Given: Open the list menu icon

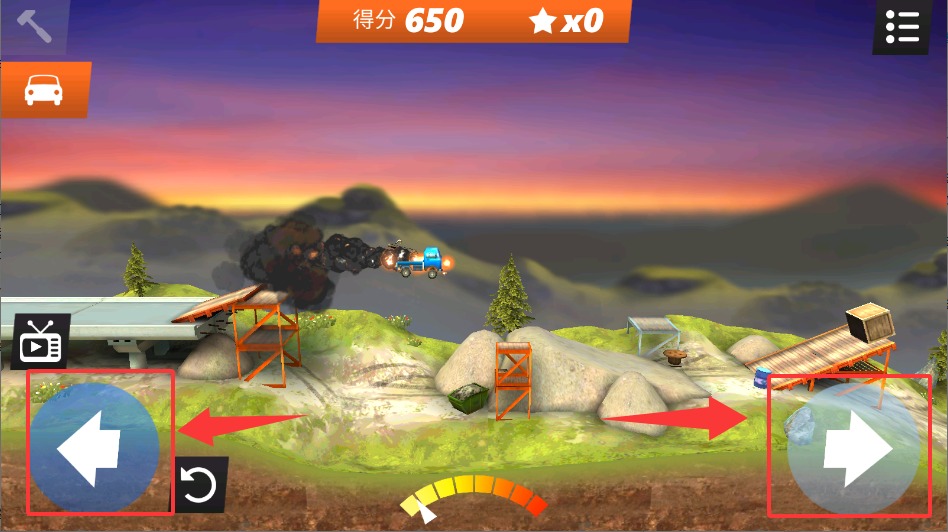Looking at the screenshot, I should 902,26.
